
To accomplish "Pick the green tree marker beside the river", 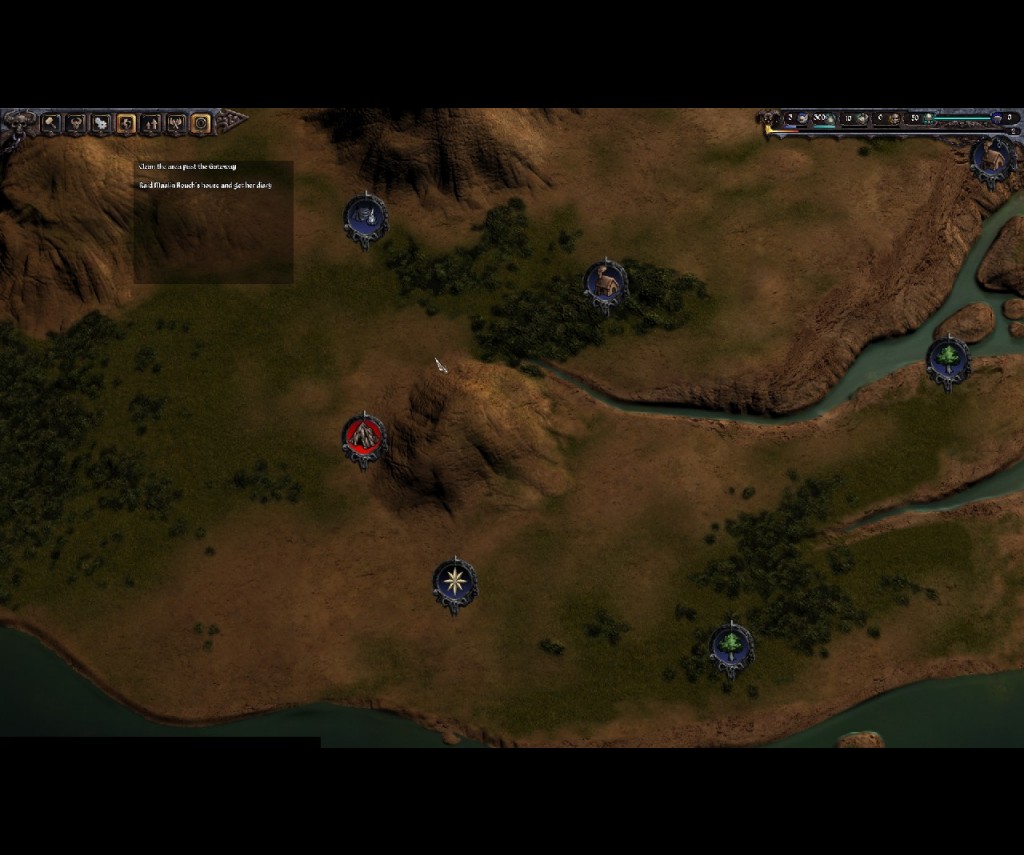I will click(x=947, y=359).
